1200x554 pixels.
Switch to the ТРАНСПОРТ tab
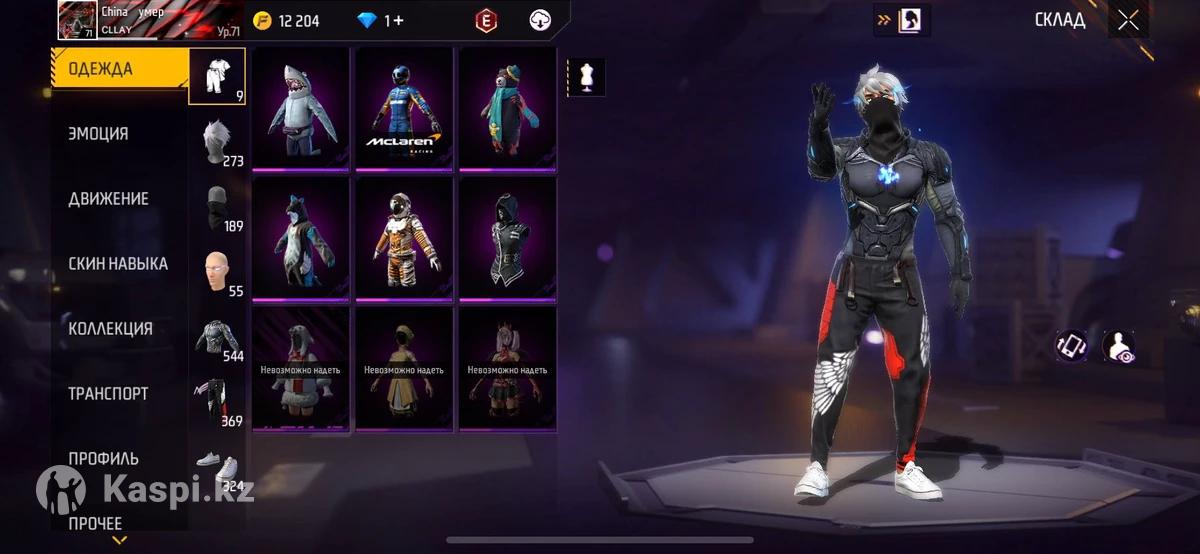108,394
